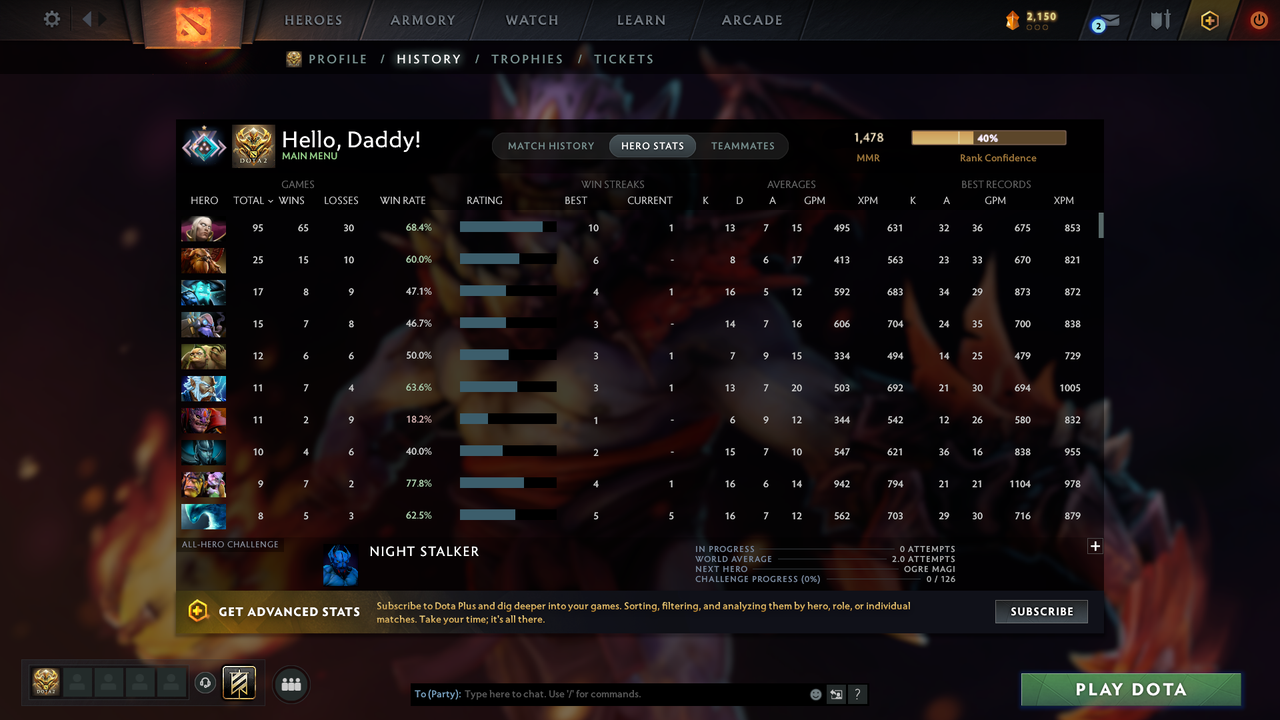Open the settings gear
This screenshot has height=720, width=1280.
click(x=52, y=19)
